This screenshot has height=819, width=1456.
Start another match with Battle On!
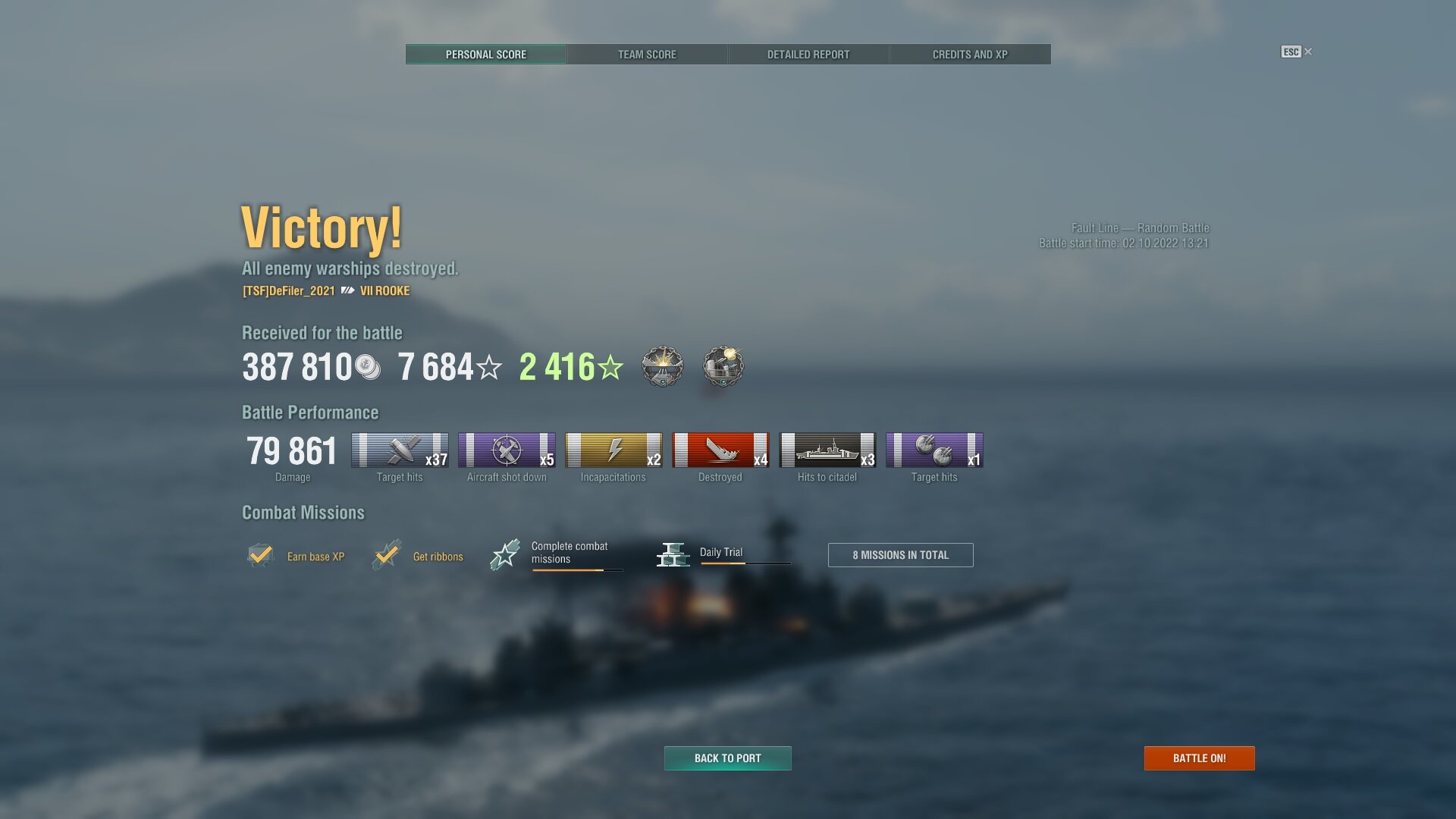click(x=1199, y=758)
